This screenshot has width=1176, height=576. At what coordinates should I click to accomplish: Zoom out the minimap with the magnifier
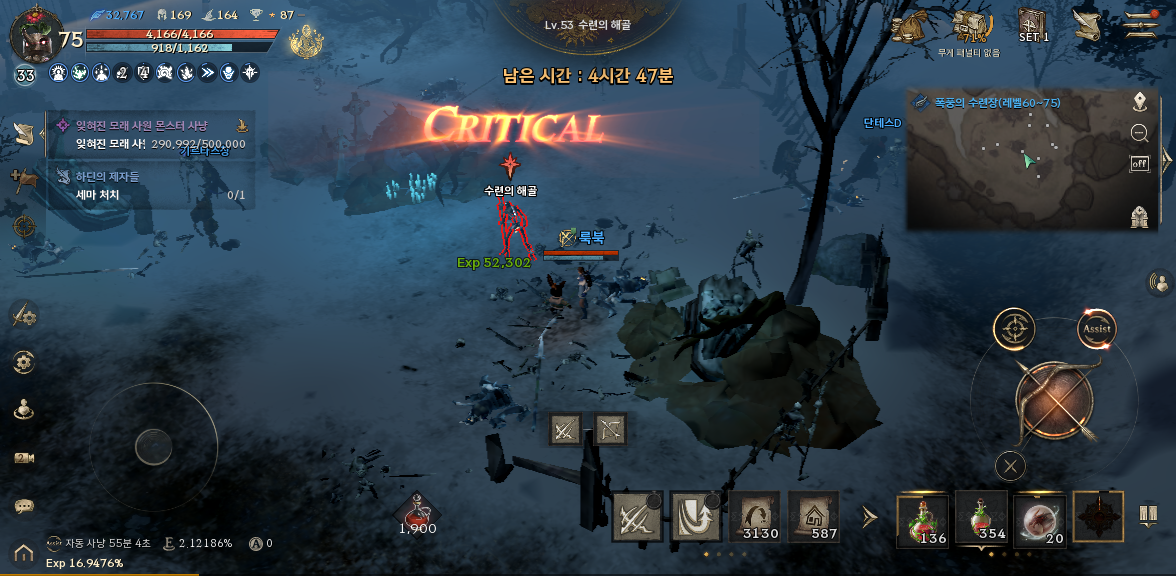(x=1139, y=132)
